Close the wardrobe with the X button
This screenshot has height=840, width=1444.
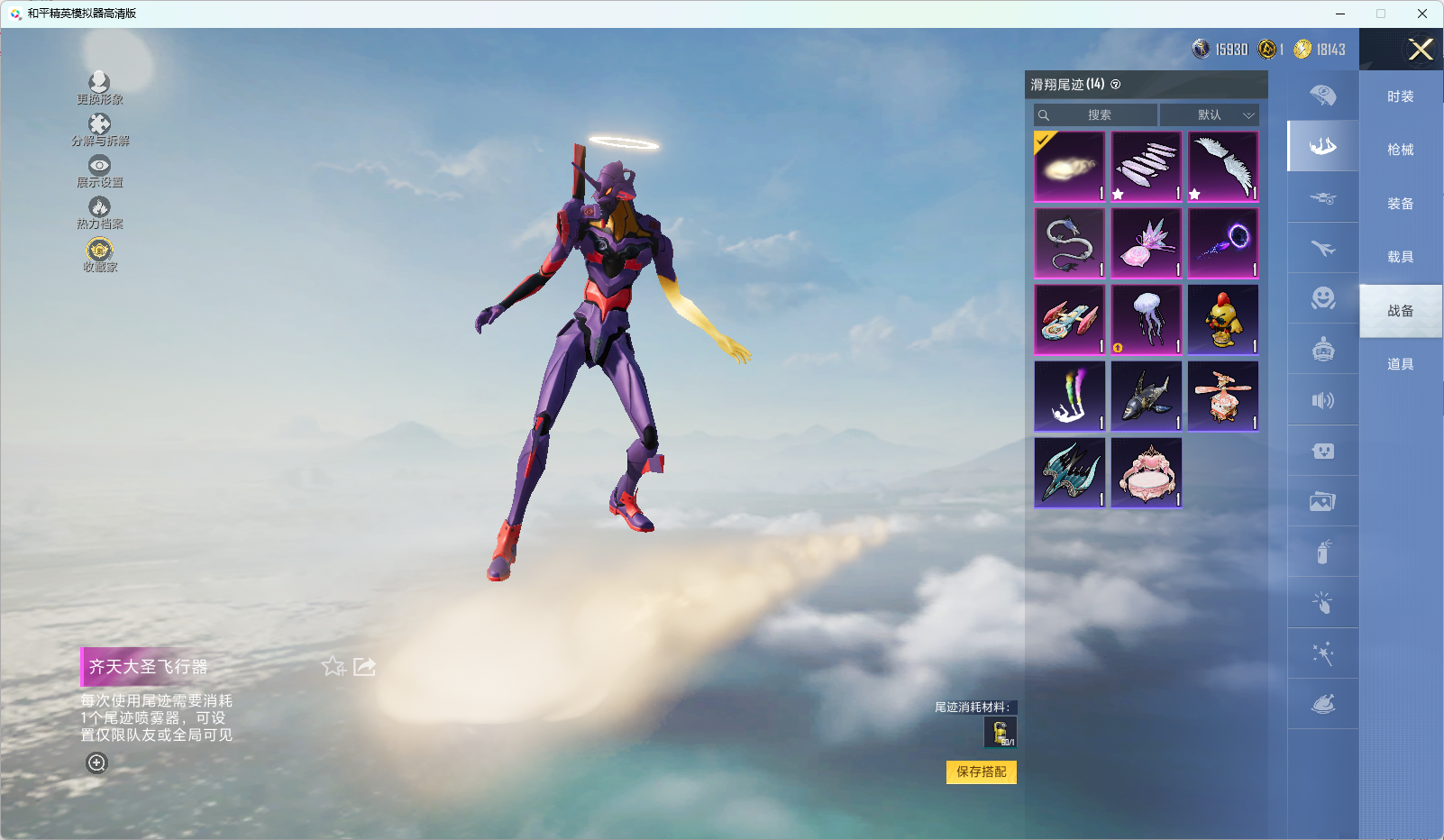[1421, 50]
